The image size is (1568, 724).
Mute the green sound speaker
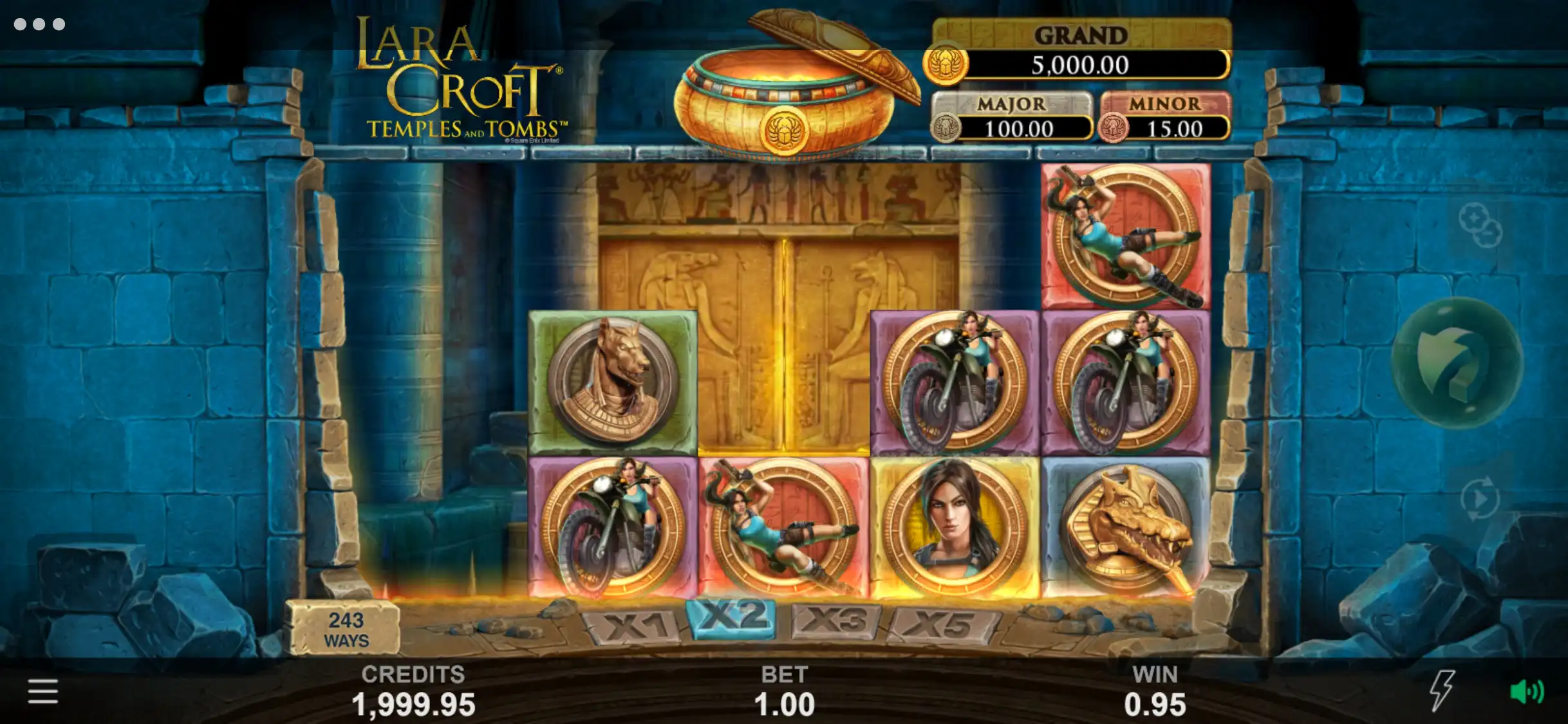pos(1526,691)
